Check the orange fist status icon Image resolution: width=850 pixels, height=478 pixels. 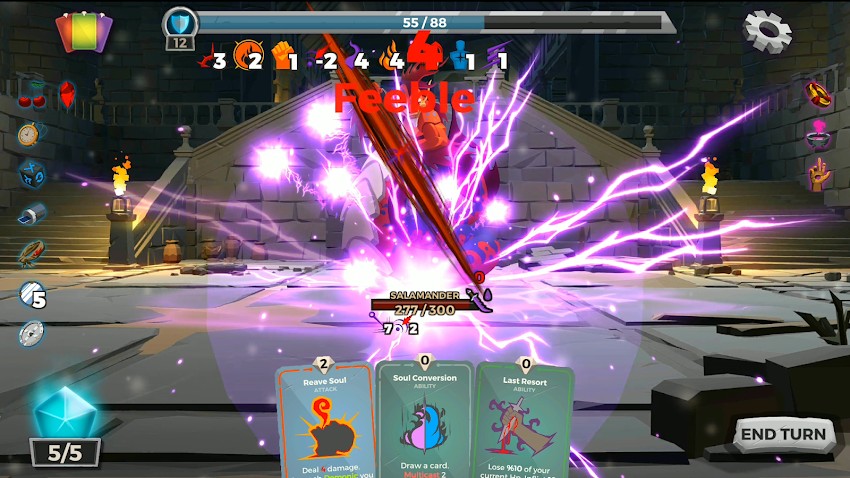pos(284,58)
